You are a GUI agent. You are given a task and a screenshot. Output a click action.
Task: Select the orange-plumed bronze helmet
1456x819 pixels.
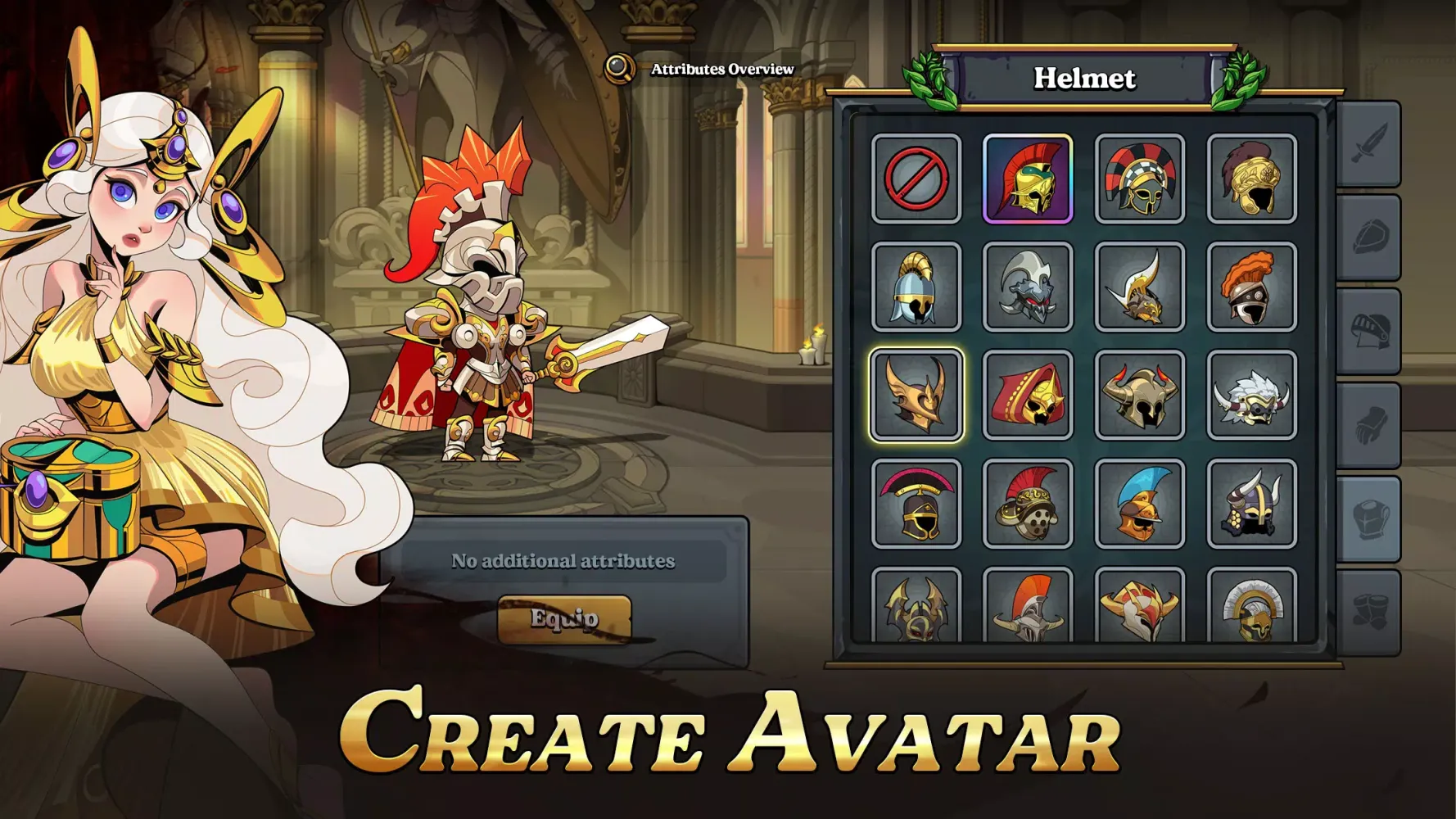point(1251,287)
